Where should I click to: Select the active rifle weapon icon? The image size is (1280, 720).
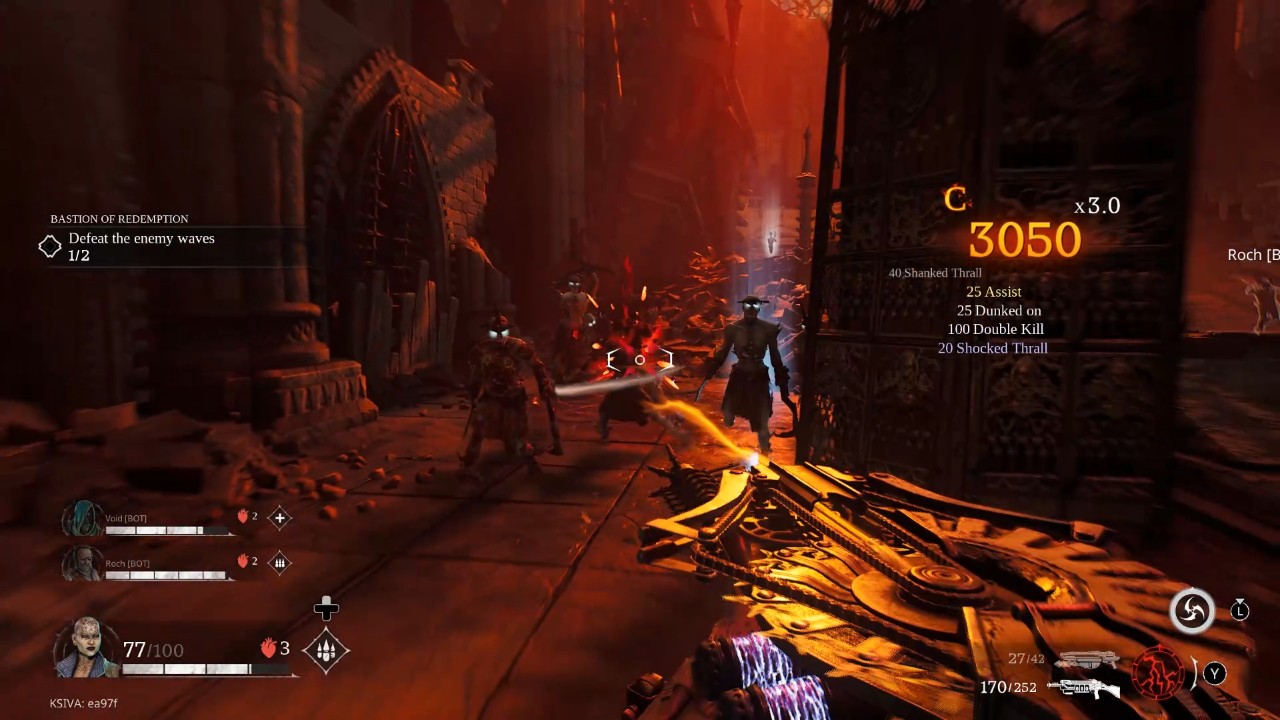click(1083, 688)
